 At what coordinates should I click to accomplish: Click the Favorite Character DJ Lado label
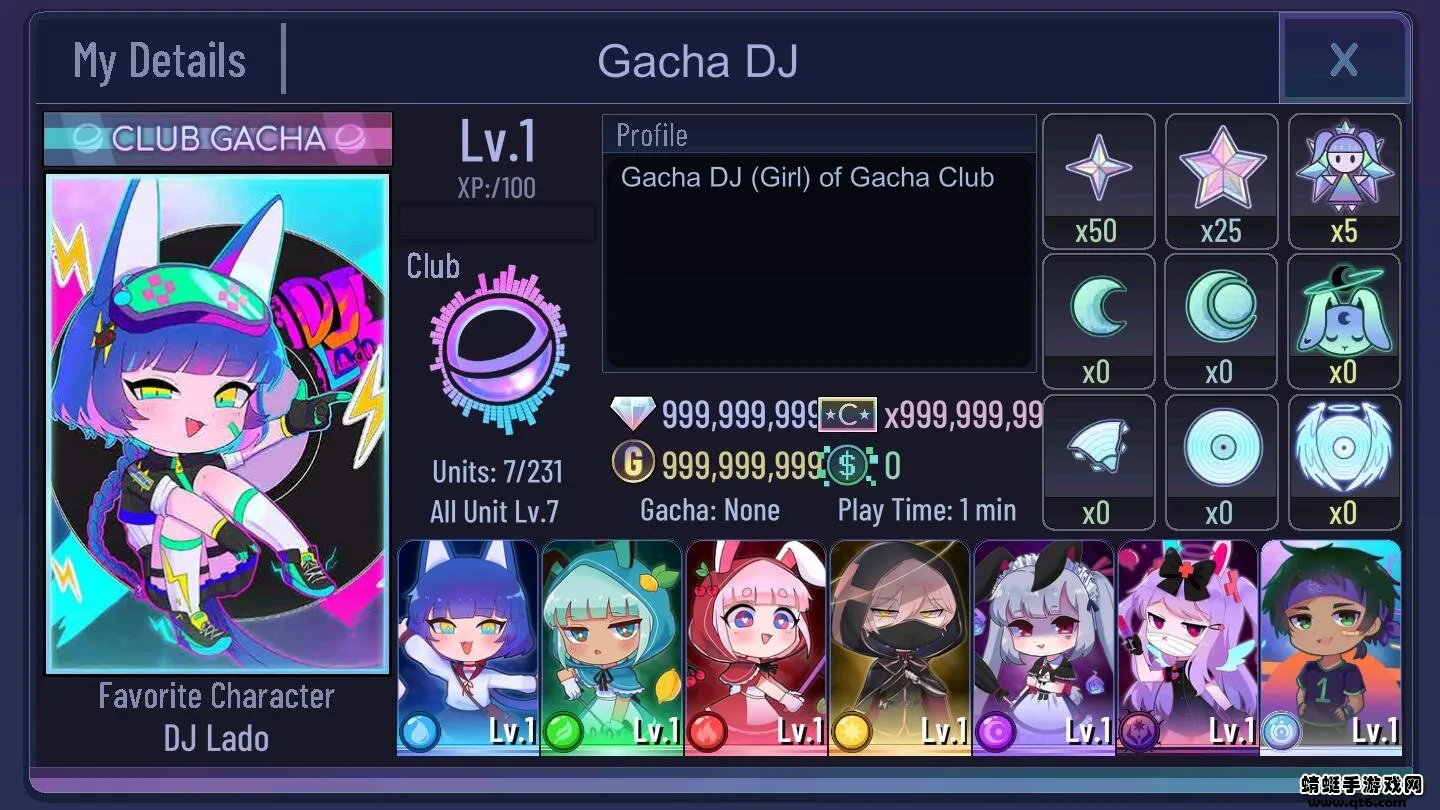click(216, 716)
